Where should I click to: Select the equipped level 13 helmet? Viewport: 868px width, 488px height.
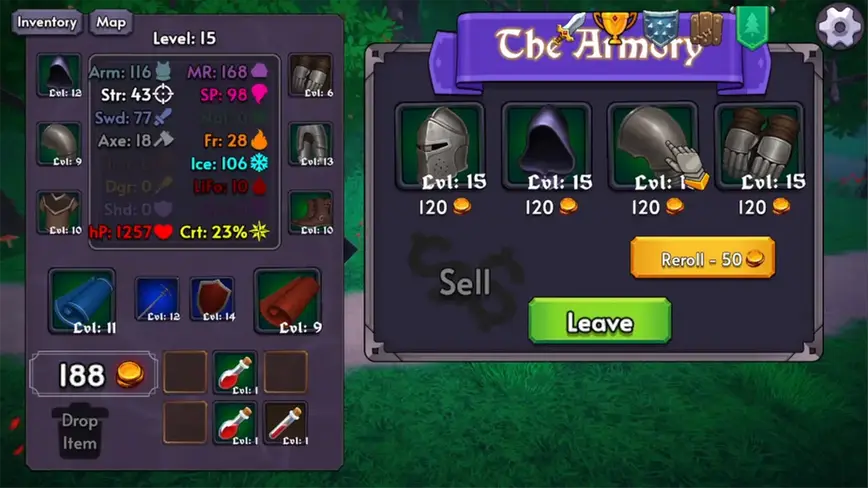click(311, 145)
